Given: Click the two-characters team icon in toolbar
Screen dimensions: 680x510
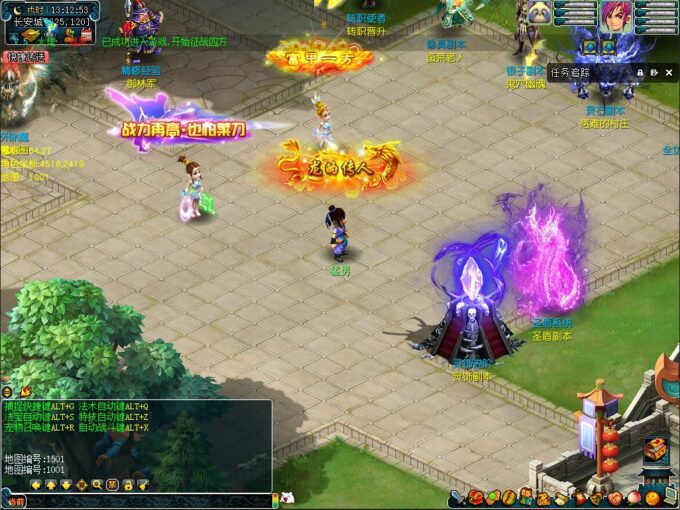Looking at the screenshot, I should [x=527, y=497].
